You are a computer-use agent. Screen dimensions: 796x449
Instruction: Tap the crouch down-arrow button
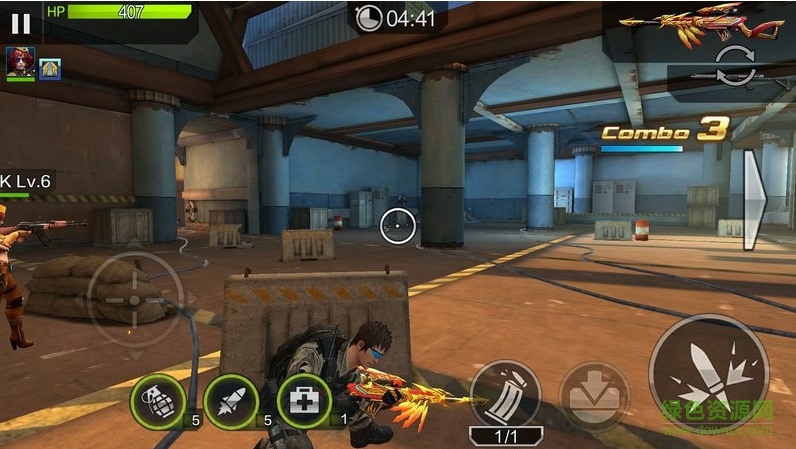point(595,396)
